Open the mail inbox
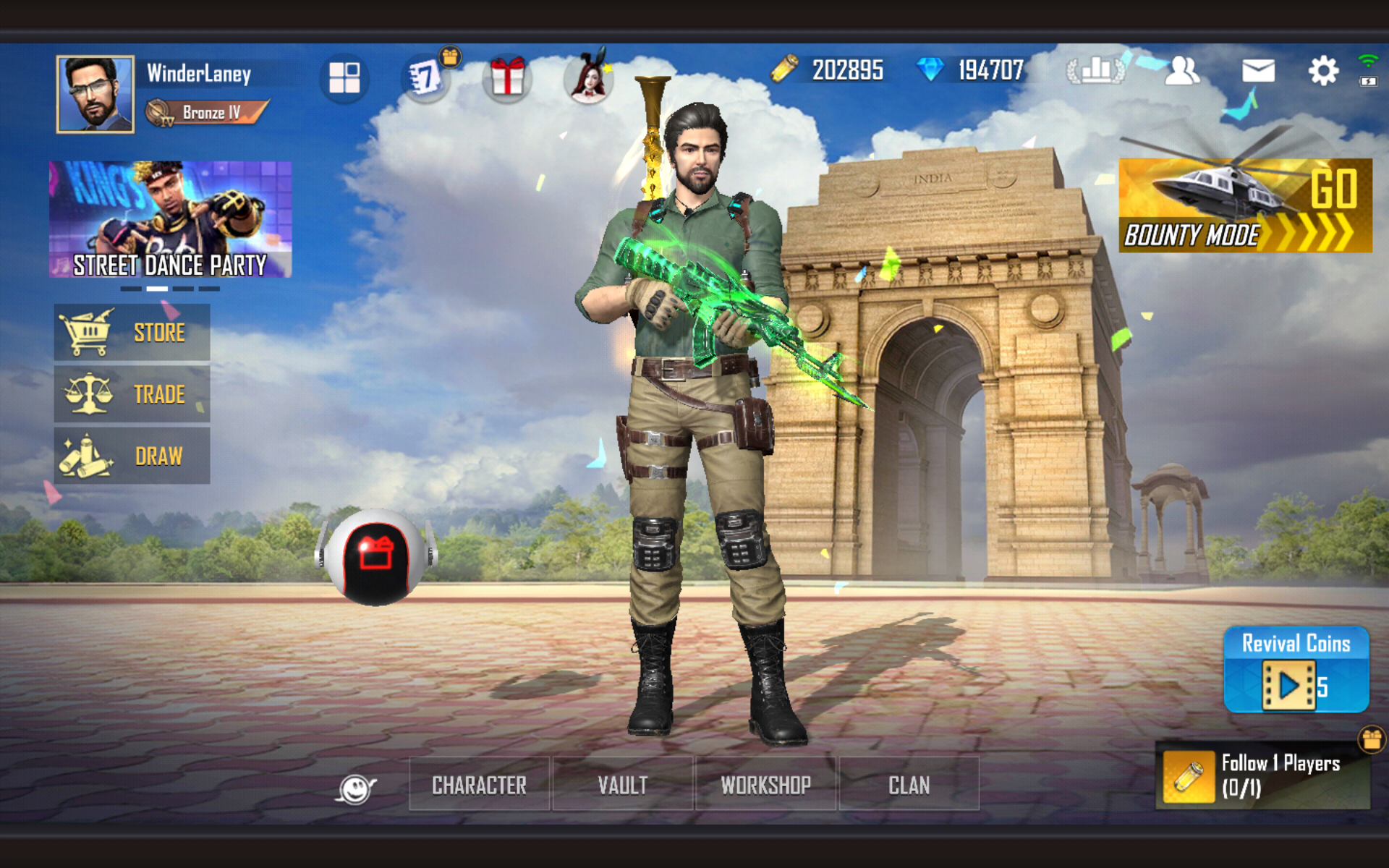1389x868 pixels. click(x=1257, y=70)
